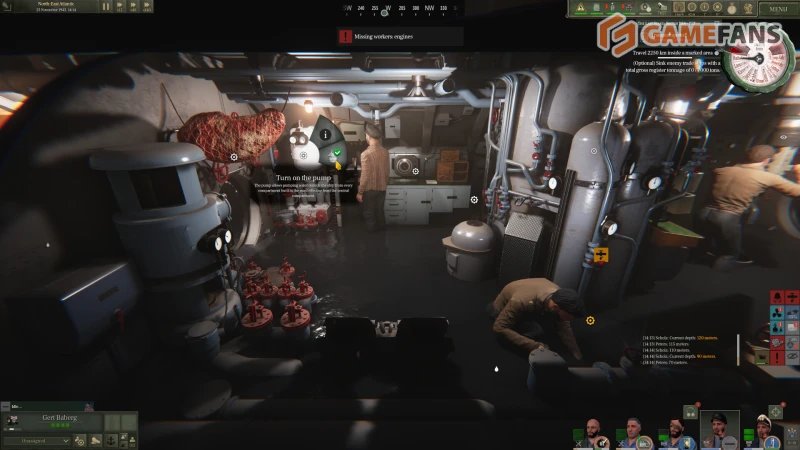Click the fastest time-speed button
800x450 pixels.
tap(147, 7)
